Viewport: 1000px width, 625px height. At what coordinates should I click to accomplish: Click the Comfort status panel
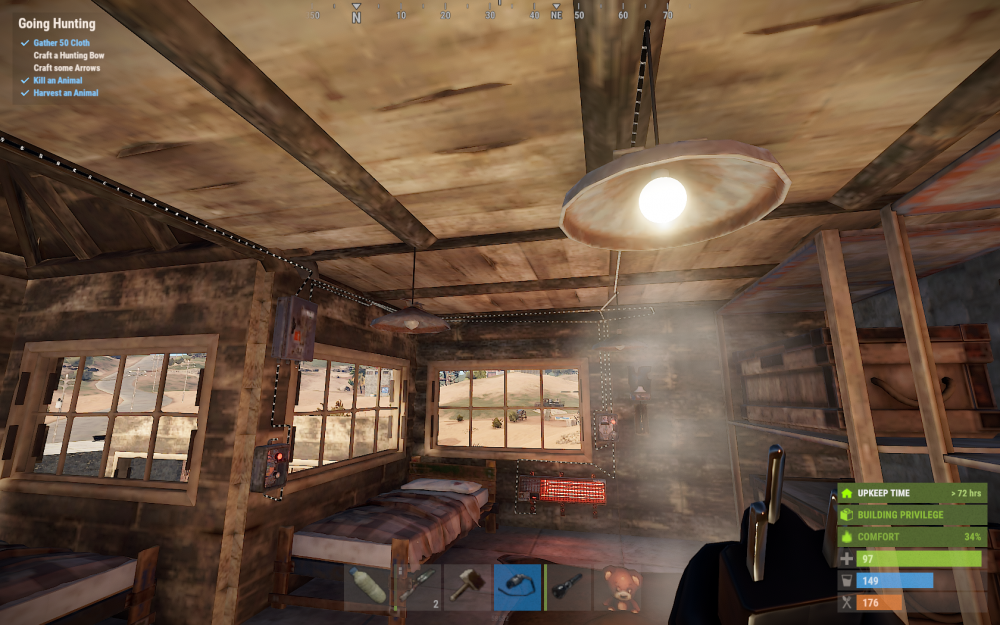pyautogui.click(x=912, y=537)
